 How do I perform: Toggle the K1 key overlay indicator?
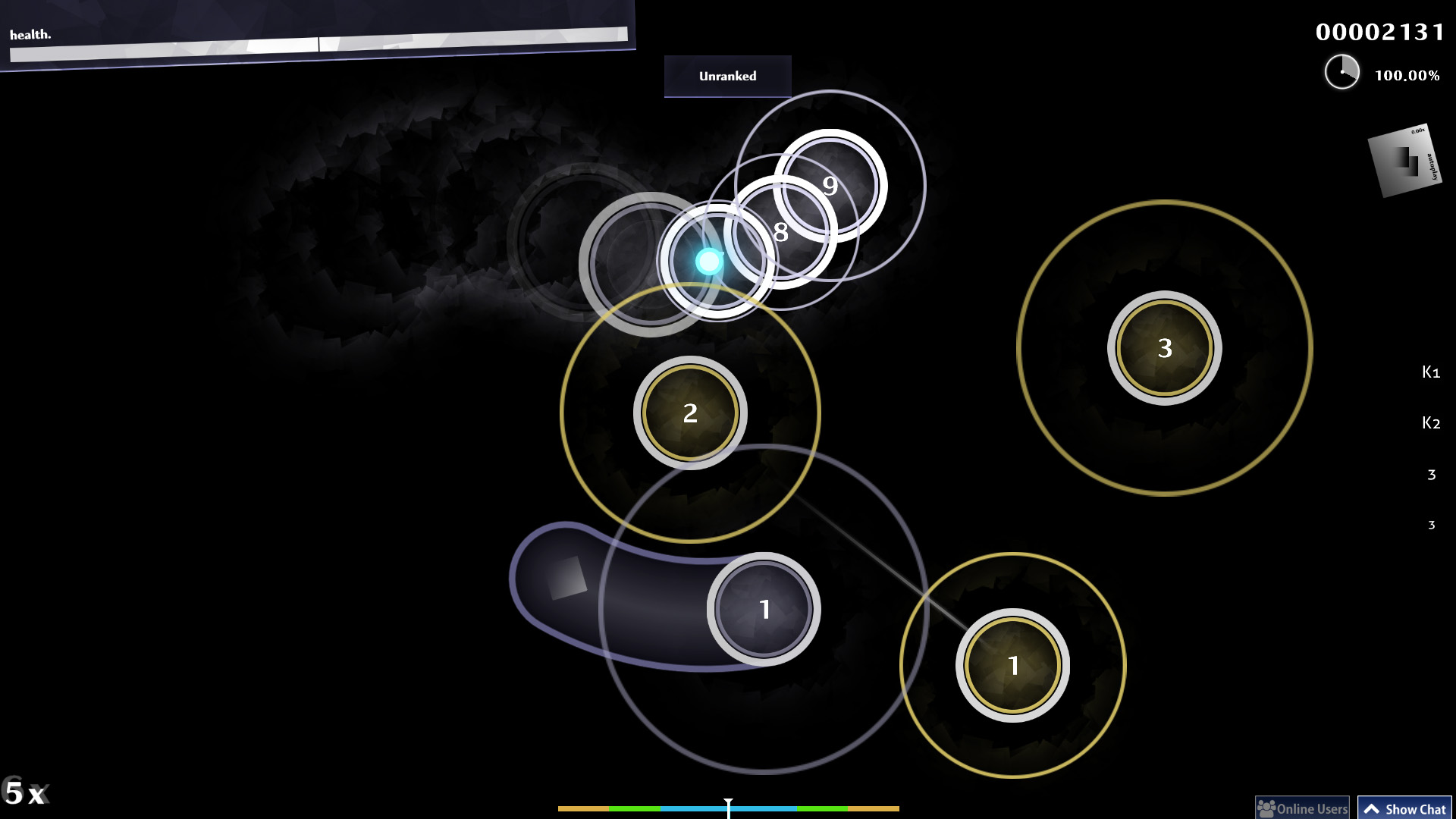1430,372
